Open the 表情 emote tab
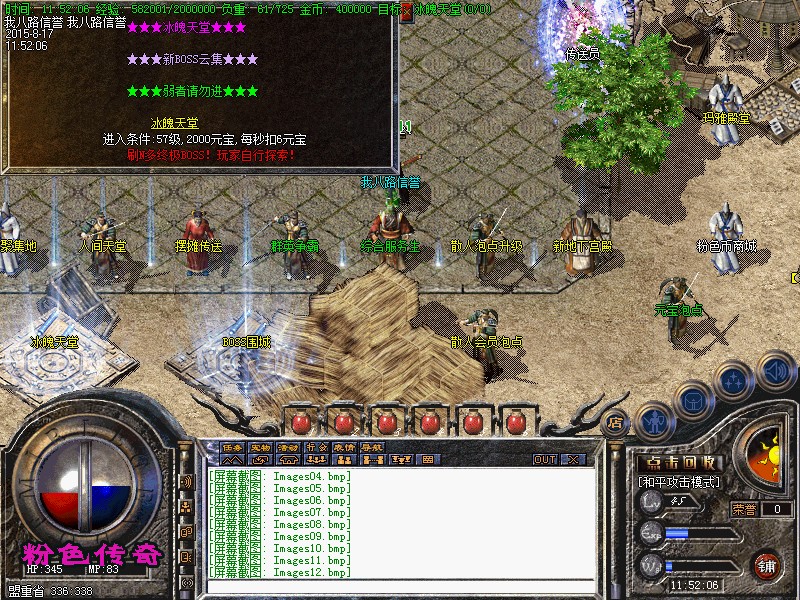 [345, 446]
